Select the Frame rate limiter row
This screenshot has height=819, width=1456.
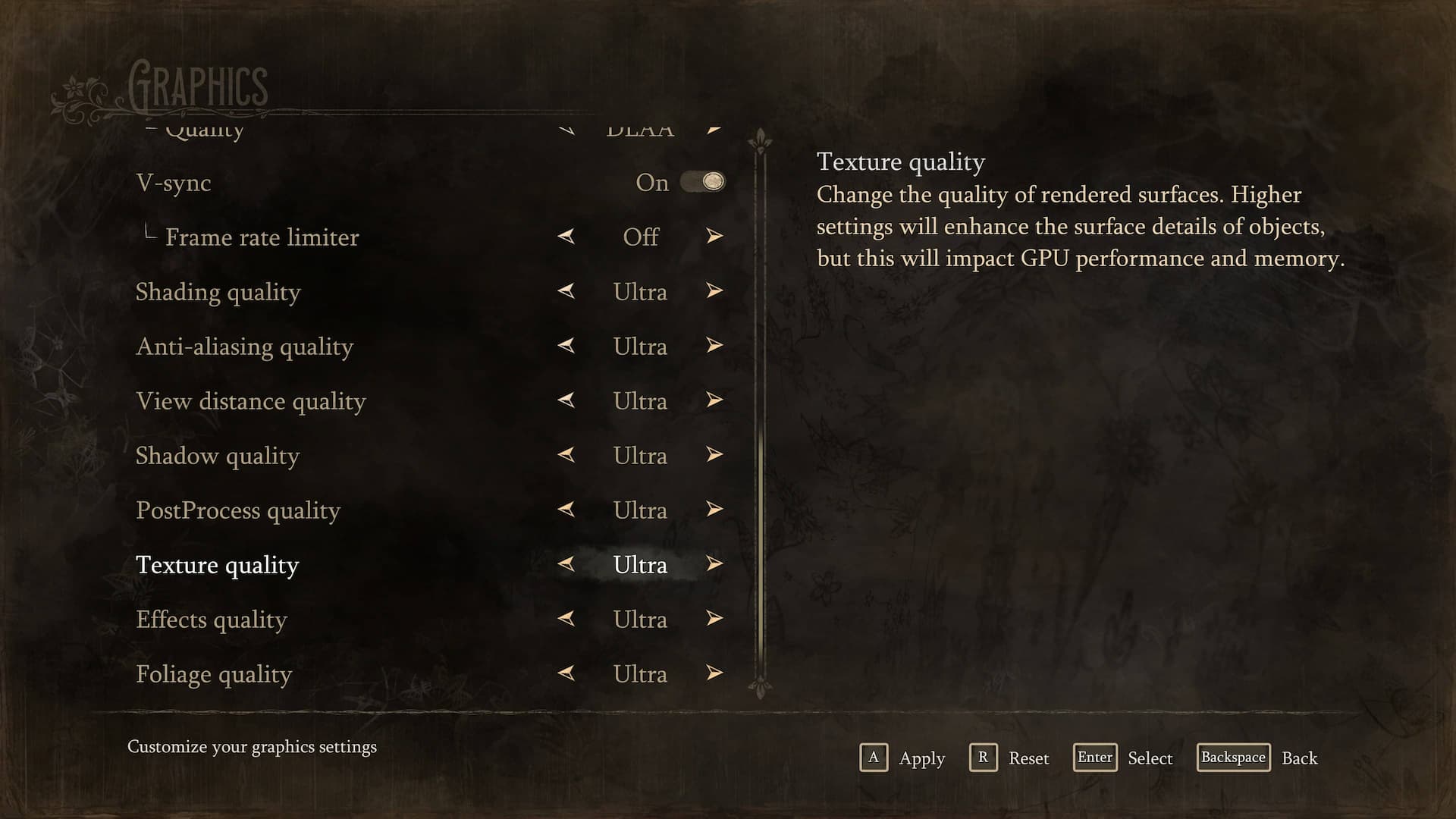tap(262, 237)
